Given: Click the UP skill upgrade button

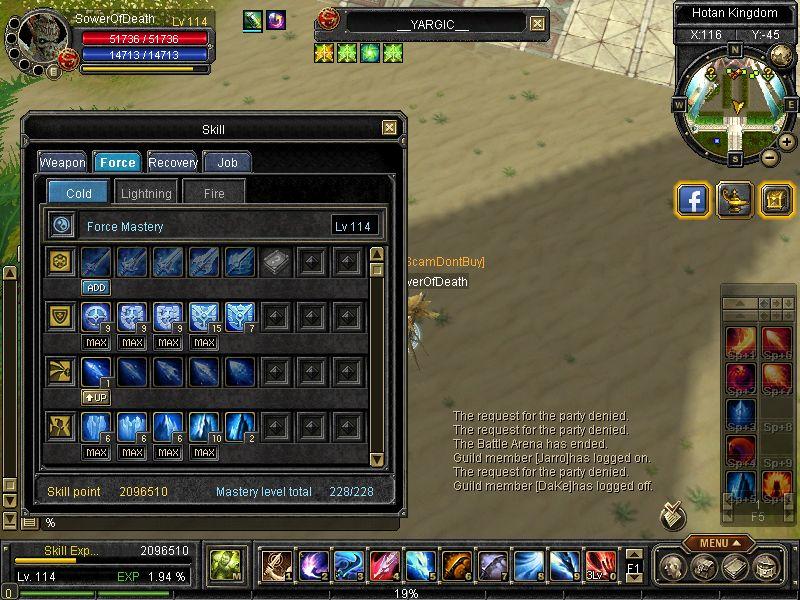Looking at the screenshot, I should [96, 397].
